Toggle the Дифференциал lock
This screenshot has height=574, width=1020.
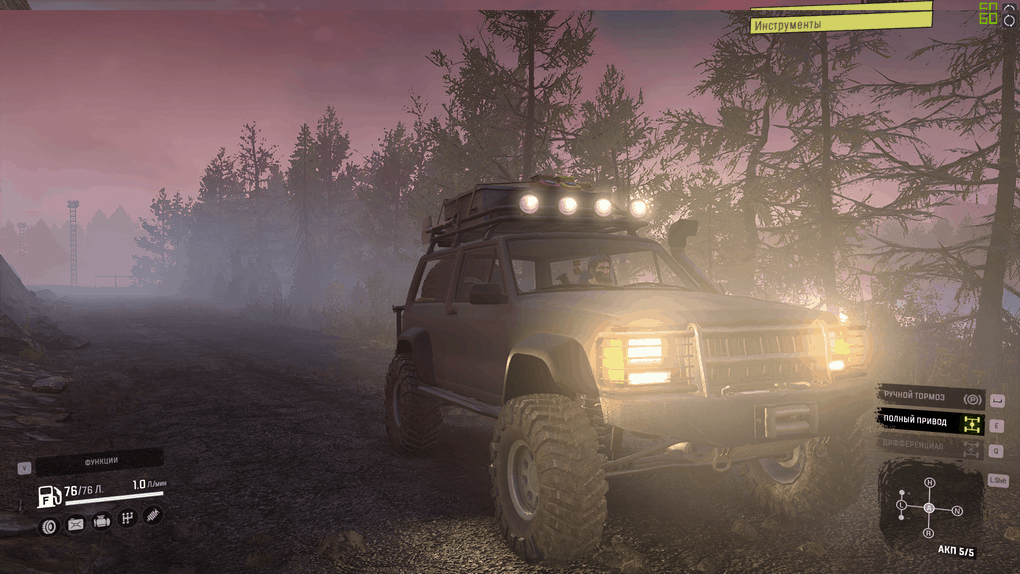pos(931,446)
